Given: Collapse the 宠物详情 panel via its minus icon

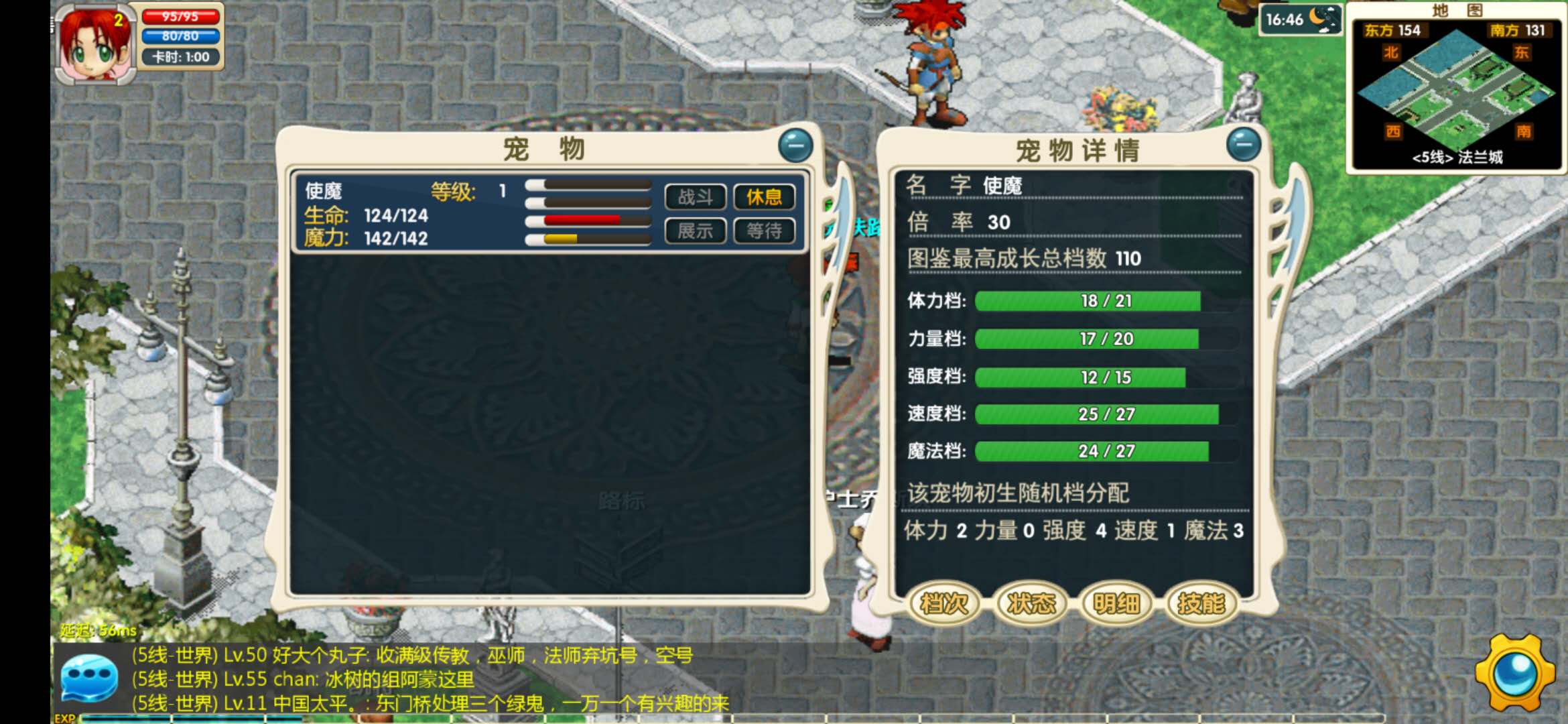Looking at the screenshot, I should point(1244,144).
